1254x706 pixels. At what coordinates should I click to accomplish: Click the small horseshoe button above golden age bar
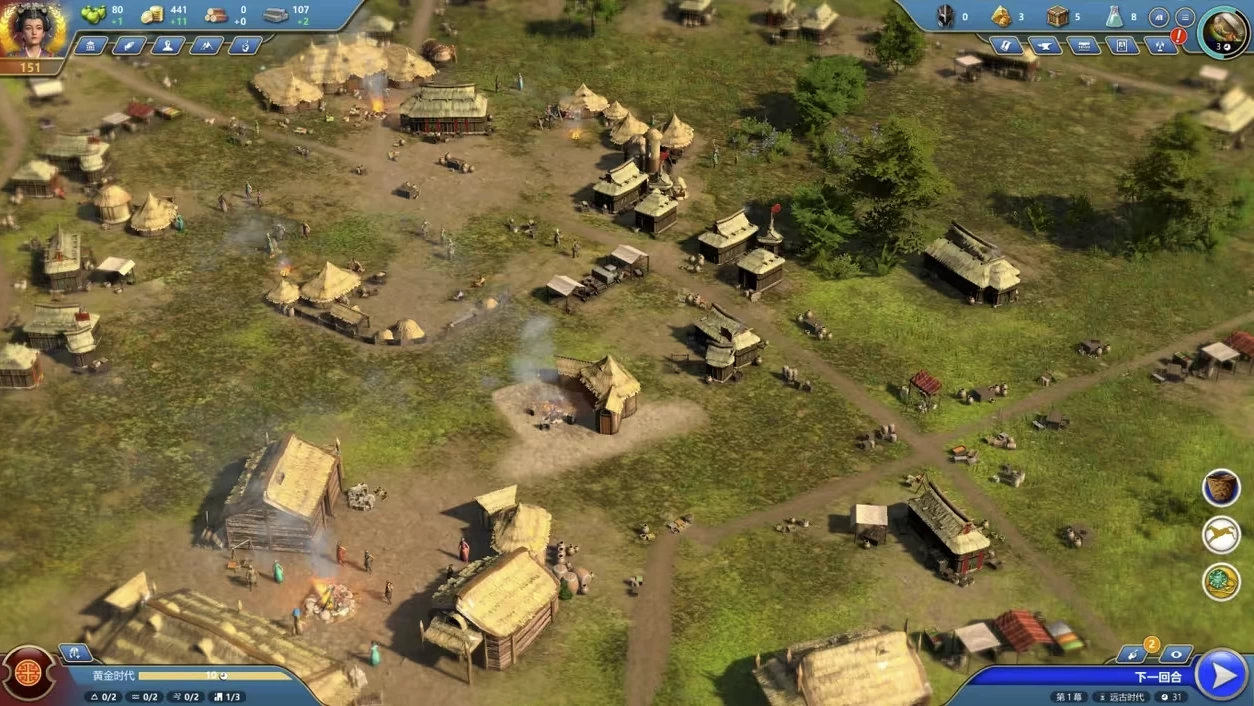coord(76,653)
